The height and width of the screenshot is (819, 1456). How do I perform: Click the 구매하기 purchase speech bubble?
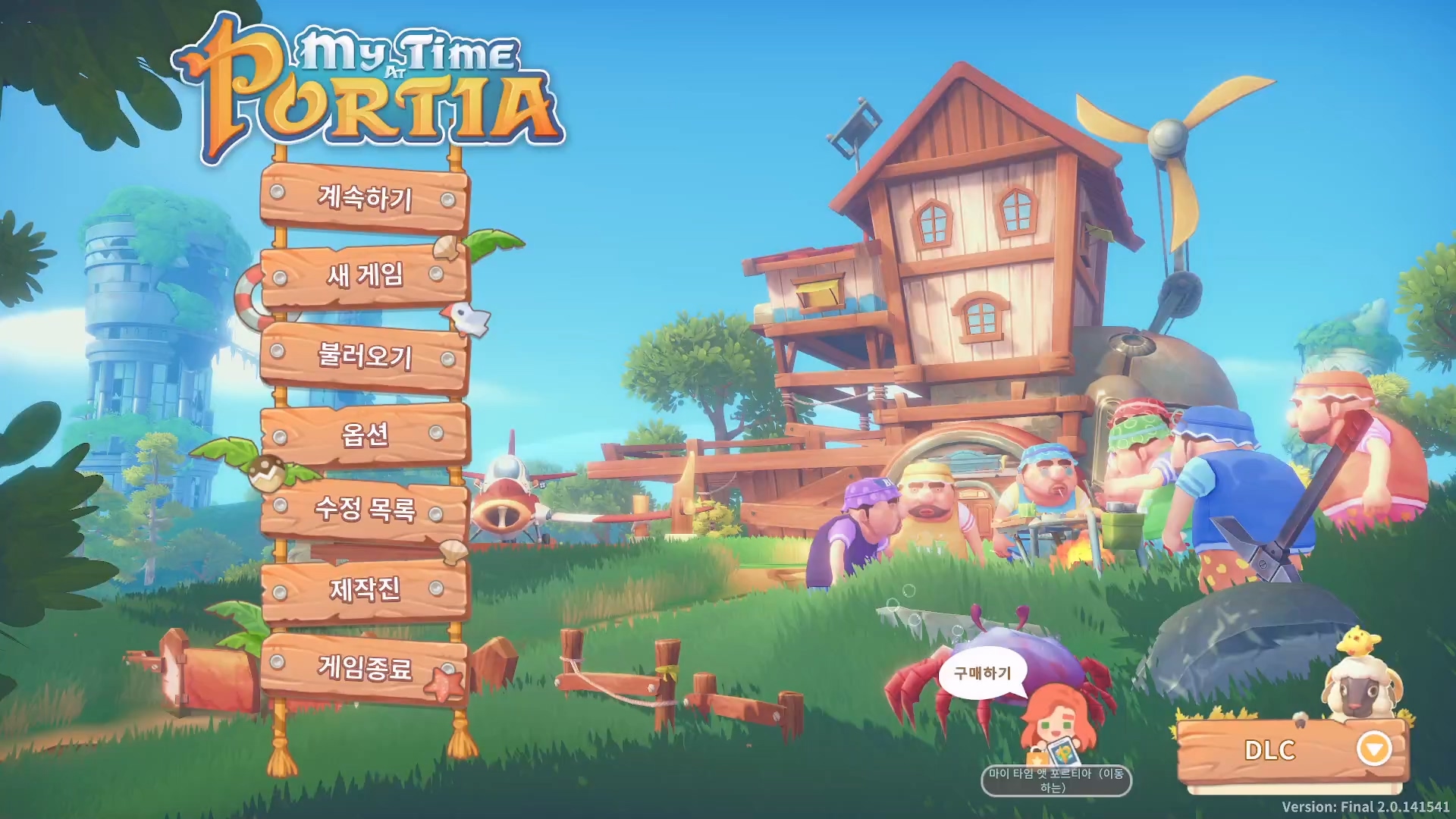point(982,673)
